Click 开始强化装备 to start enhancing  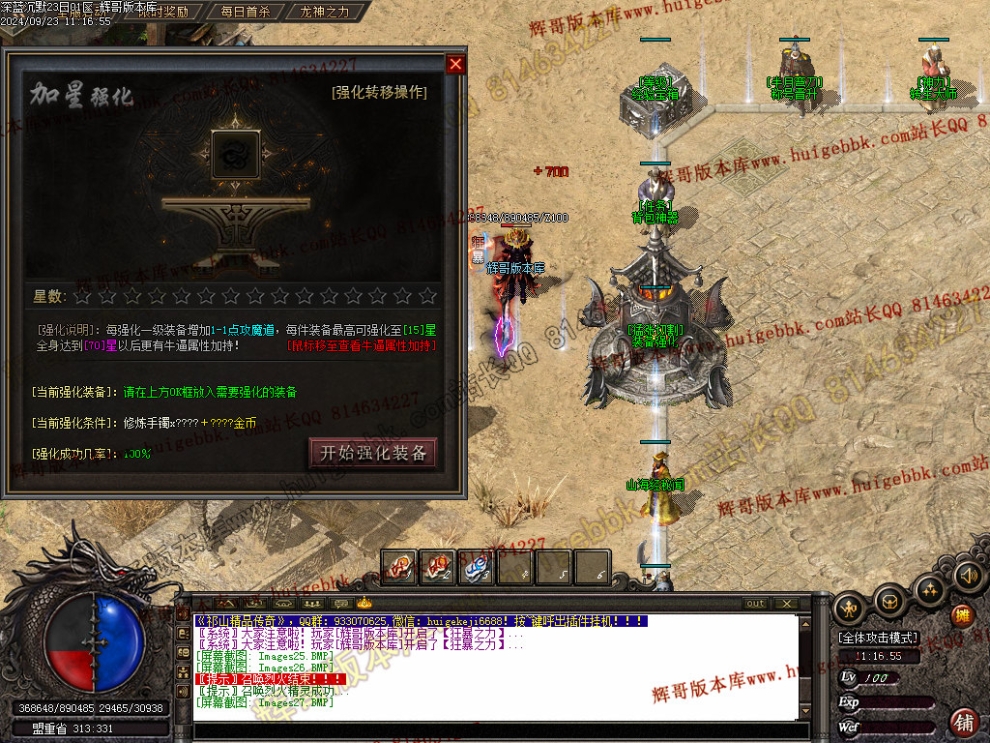(373, 453)
